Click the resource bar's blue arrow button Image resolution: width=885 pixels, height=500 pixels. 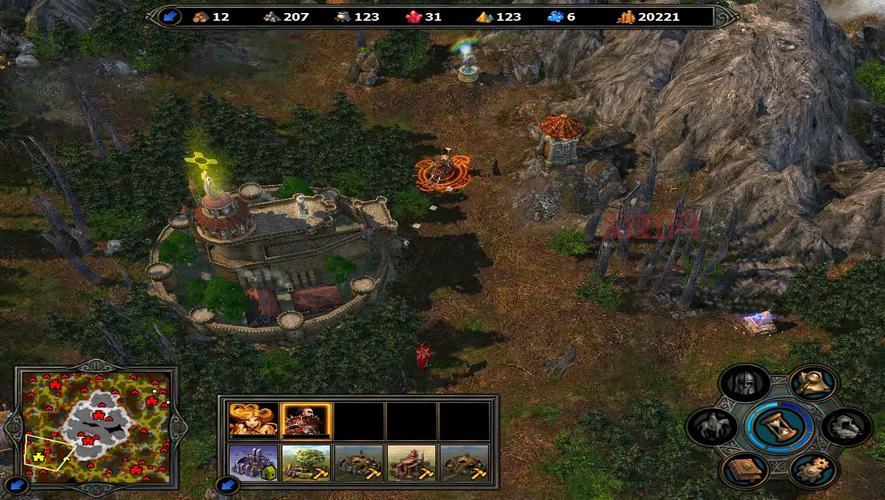169,16
